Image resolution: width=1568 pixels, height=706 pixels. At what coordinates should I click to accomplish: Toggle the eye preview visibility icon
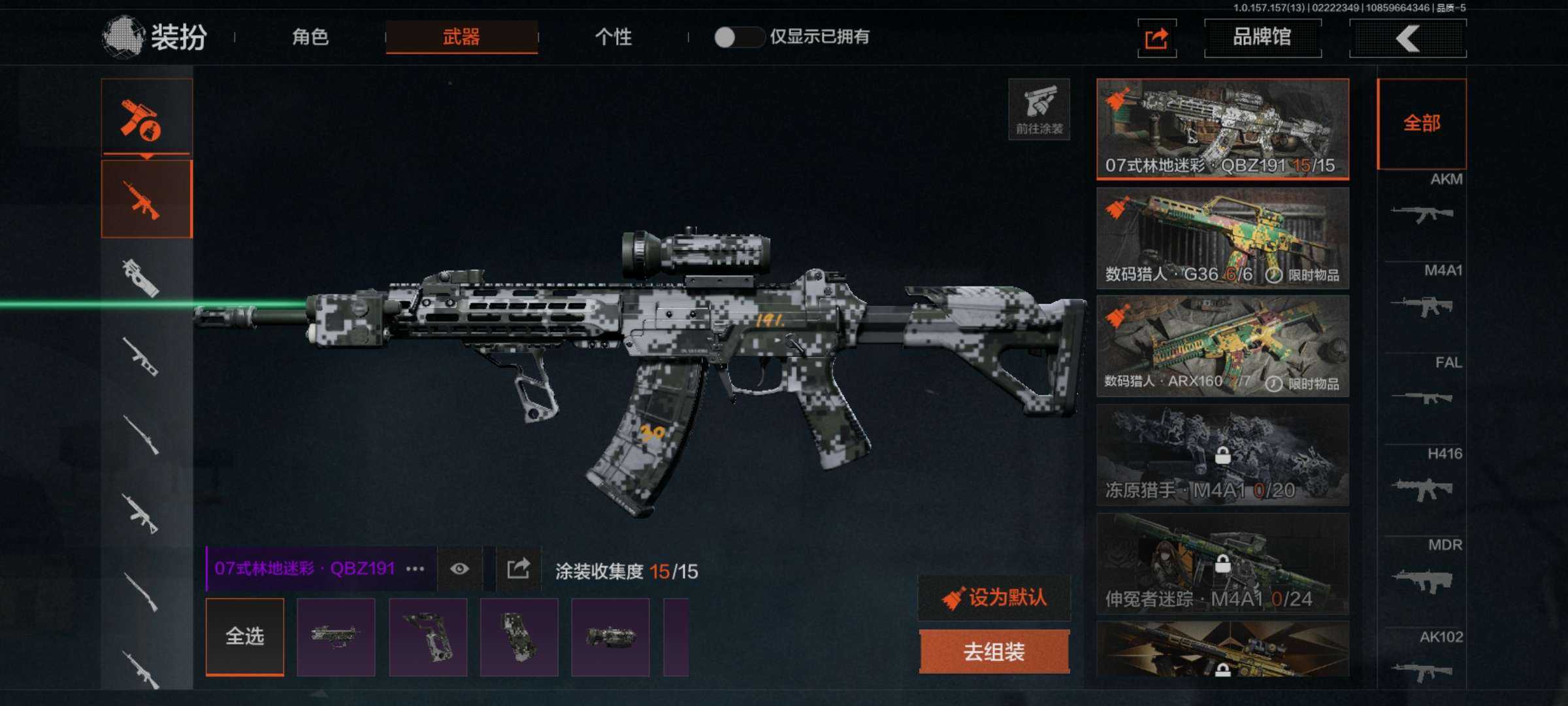pos(459,569)
